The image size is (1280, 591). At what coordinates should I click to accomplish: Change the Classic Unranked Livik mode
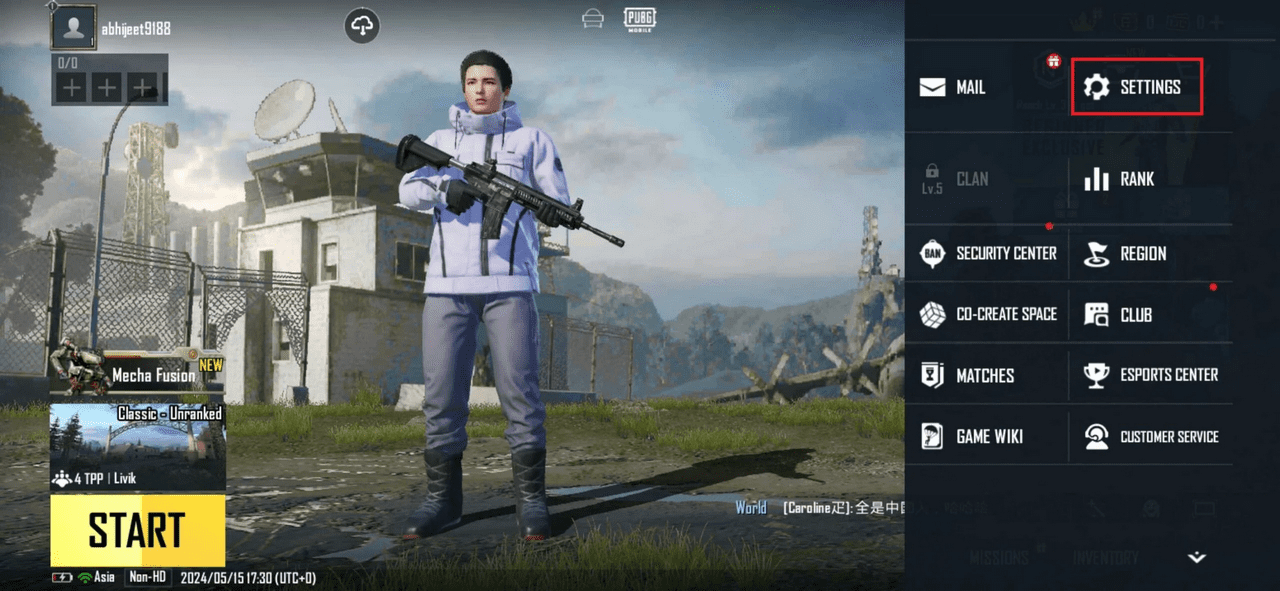click(x=137, y=447)
